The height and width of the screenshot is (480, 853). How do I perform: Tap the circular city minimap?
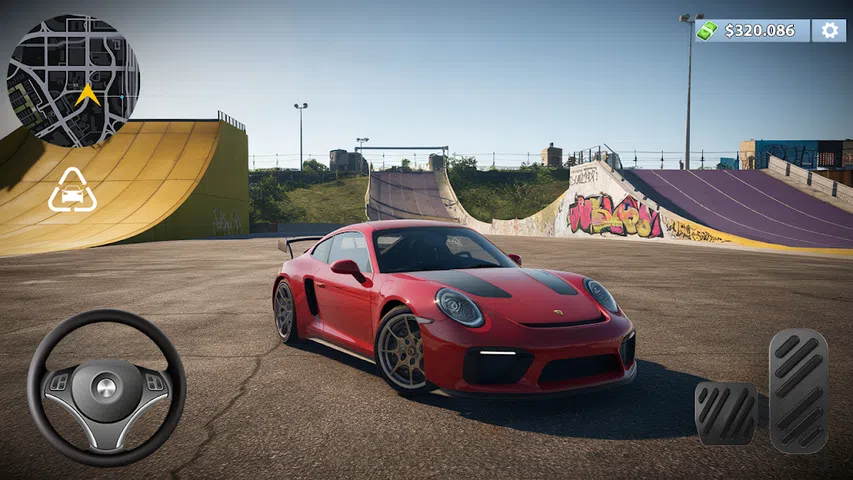point(73,81)
